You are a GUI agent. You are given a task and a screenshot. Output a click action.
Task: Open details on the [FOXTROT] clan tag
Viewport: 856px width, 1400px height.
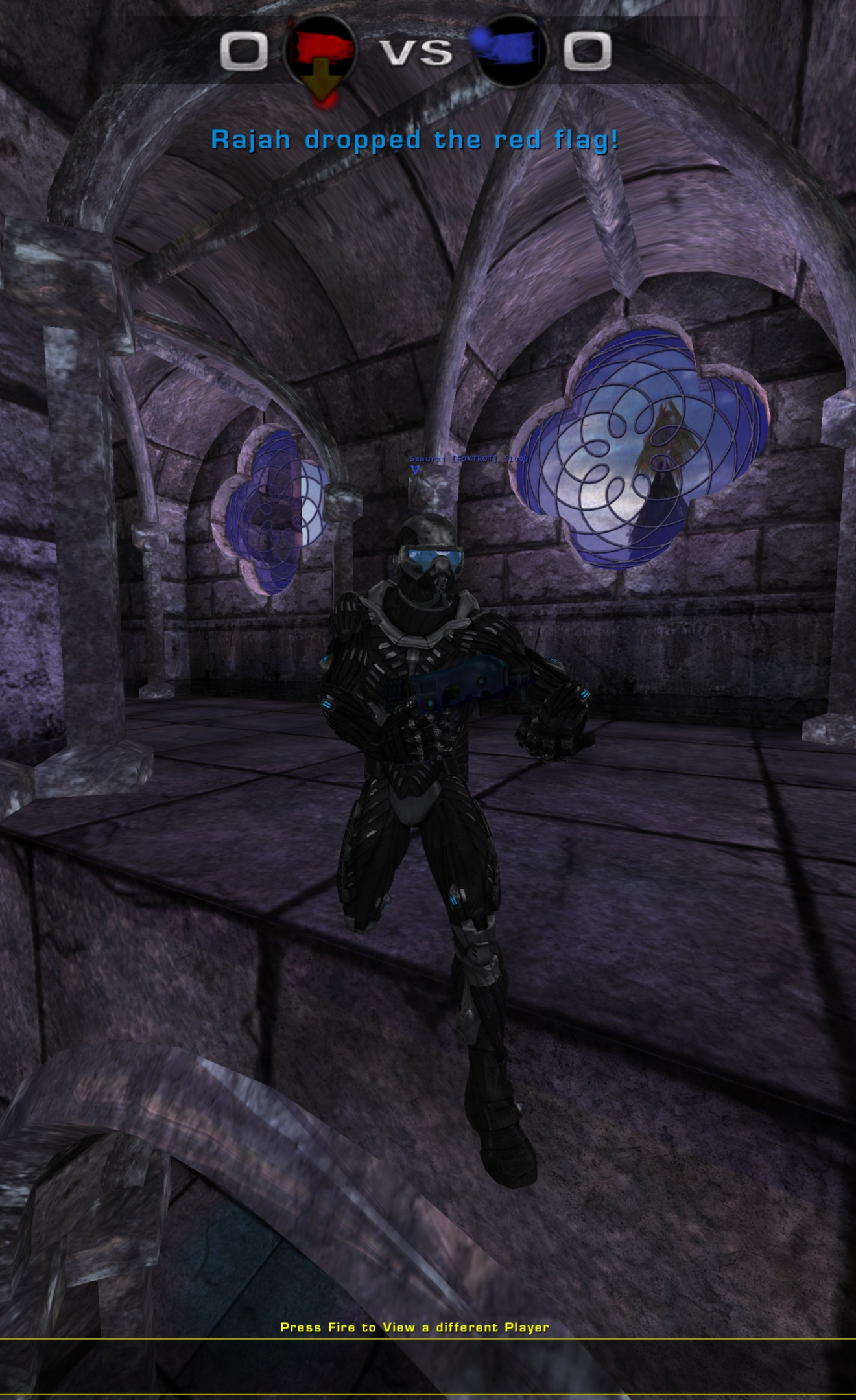point(475,458)
